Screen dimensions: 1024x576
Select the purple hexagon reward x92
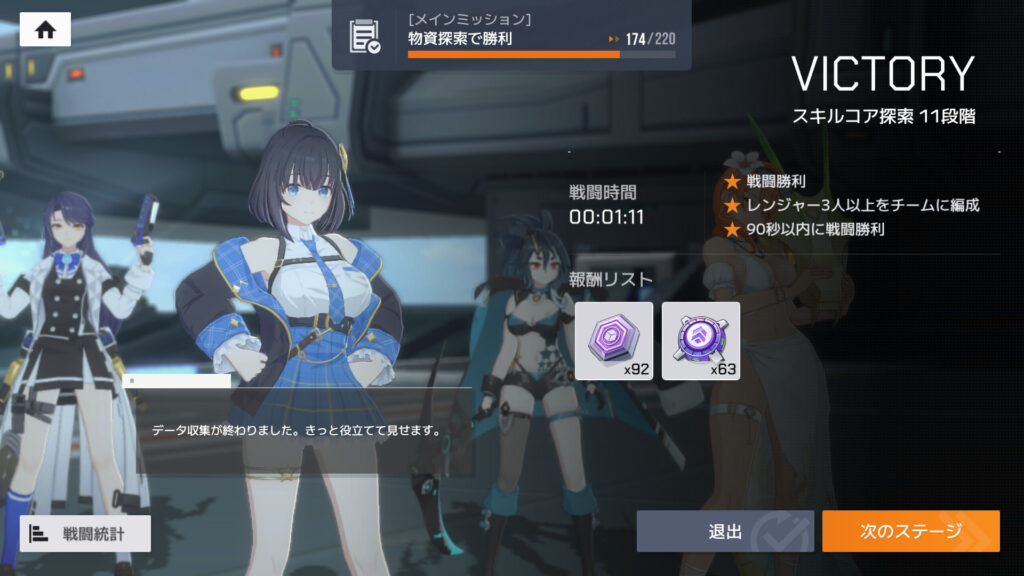614,341
